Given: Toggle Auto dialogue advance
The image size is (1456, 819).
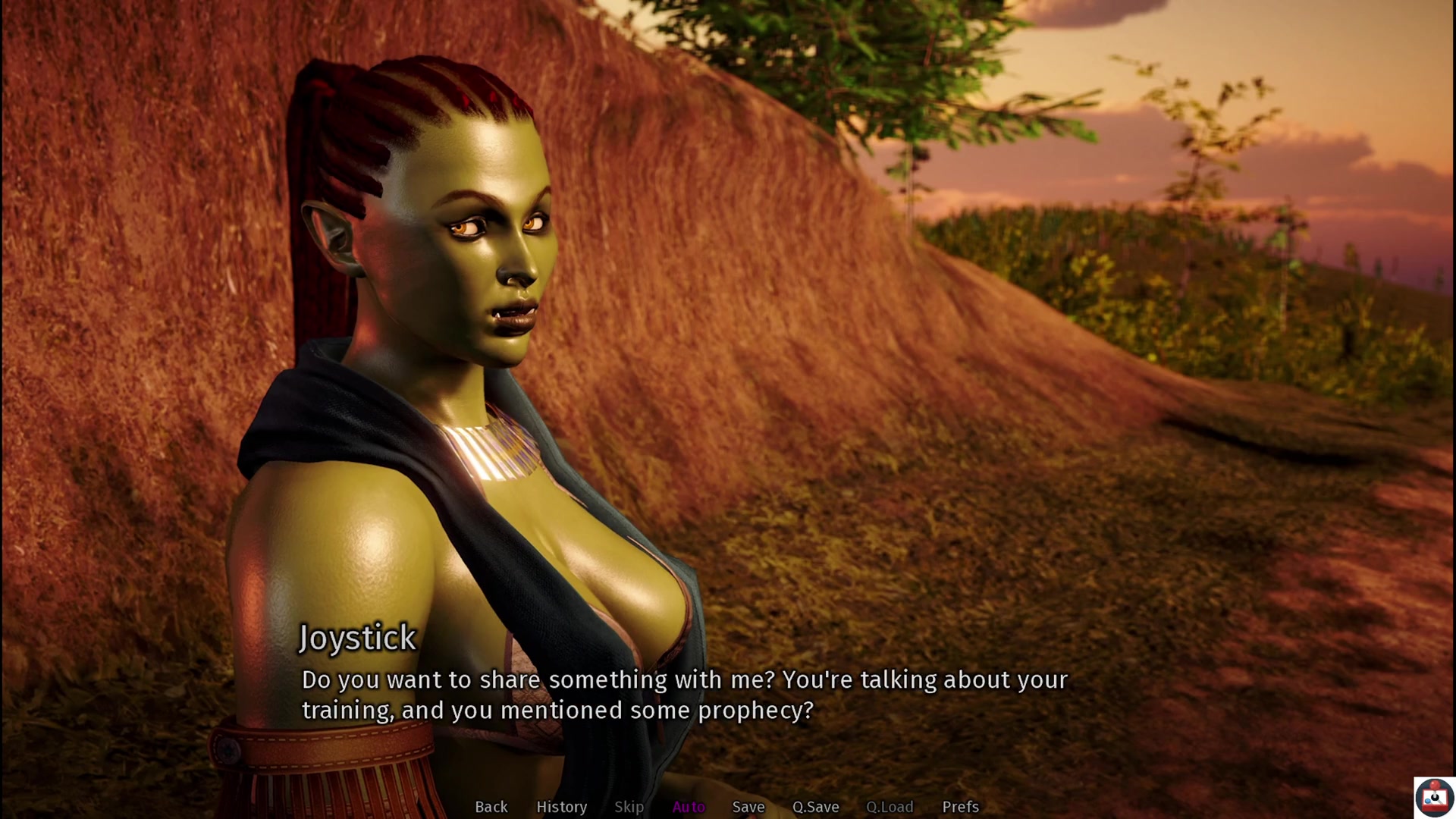Looking at the screenshot, I should (689, 807).
